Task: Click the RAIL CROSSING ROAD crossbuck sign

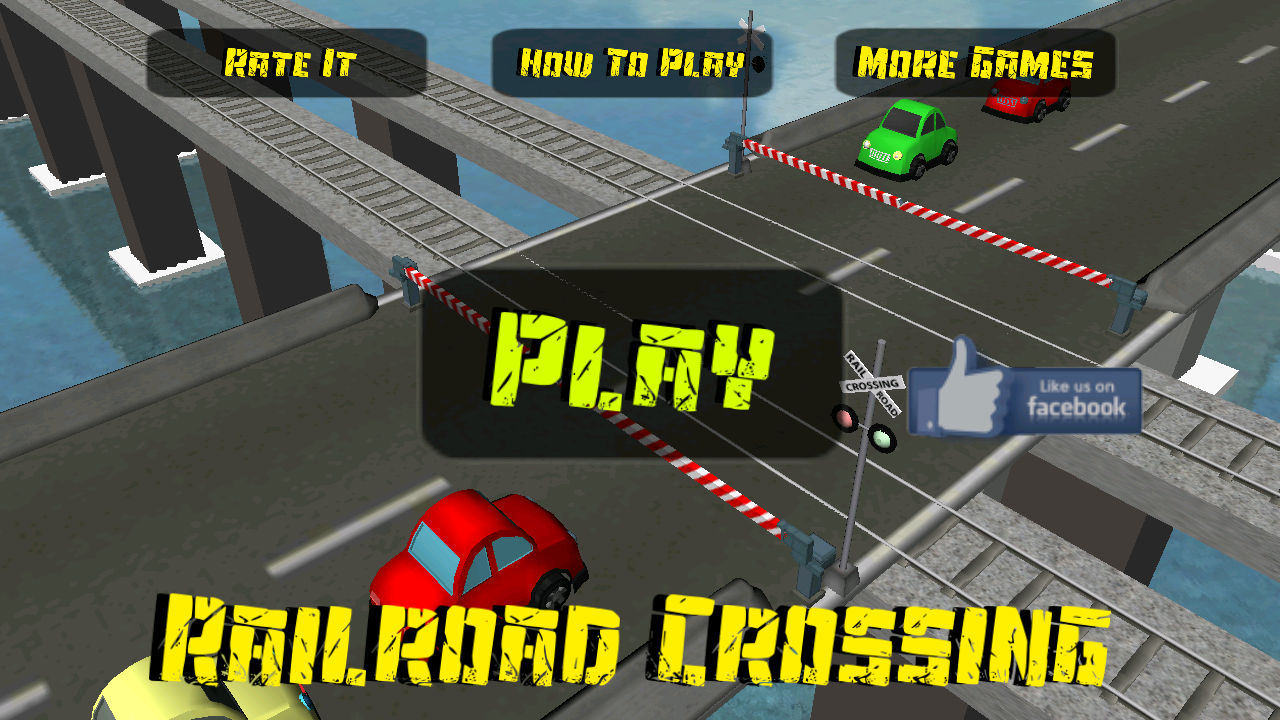Action: click(x=873, y=382)
